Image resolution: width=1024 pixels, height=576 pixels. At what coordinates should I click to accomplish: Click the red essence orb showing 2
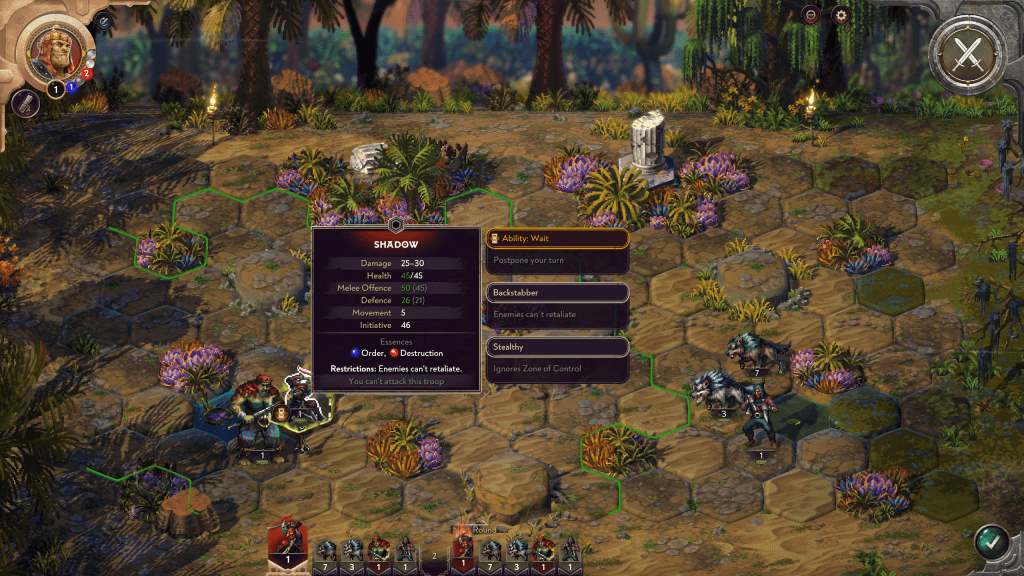86,73
